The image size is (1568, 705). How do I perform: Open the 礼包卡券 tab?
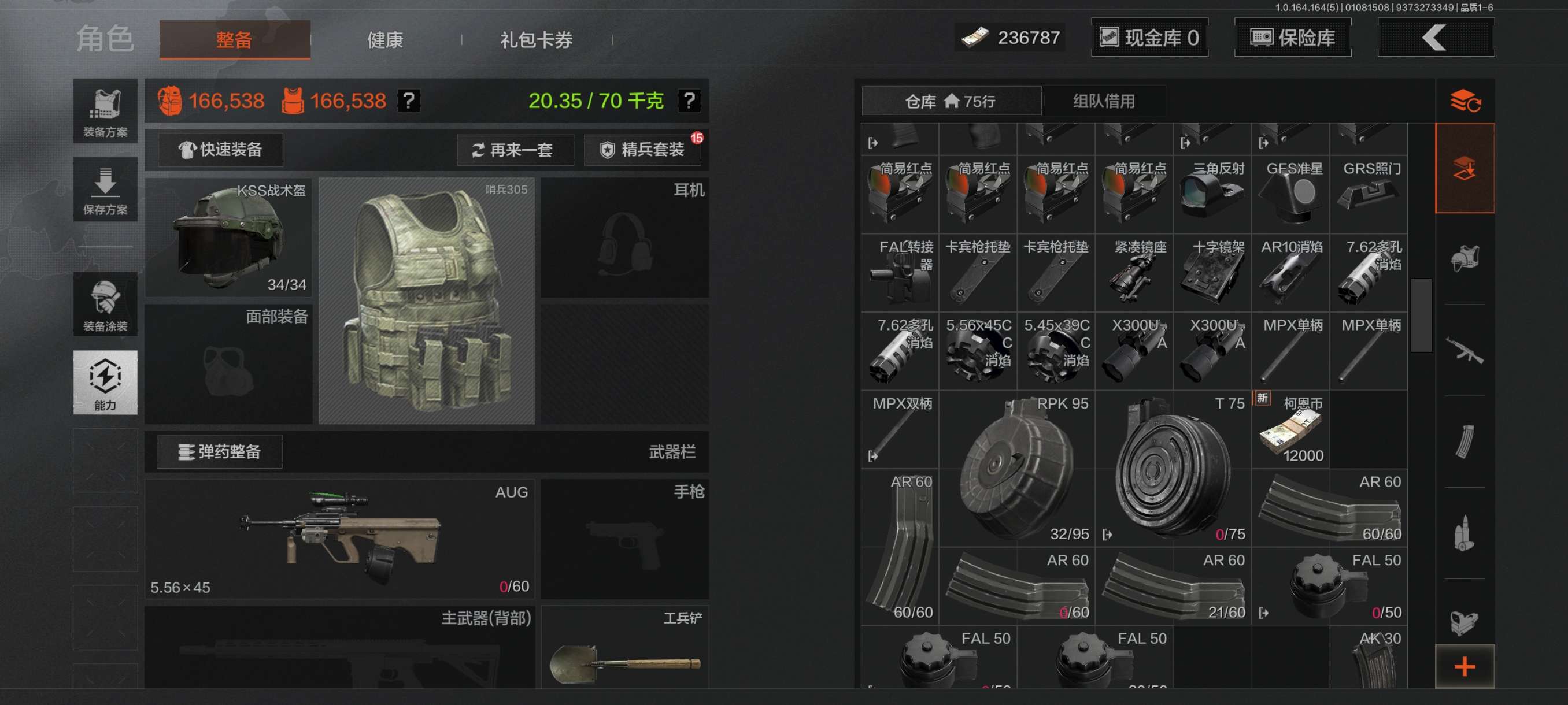click(535, 40)
